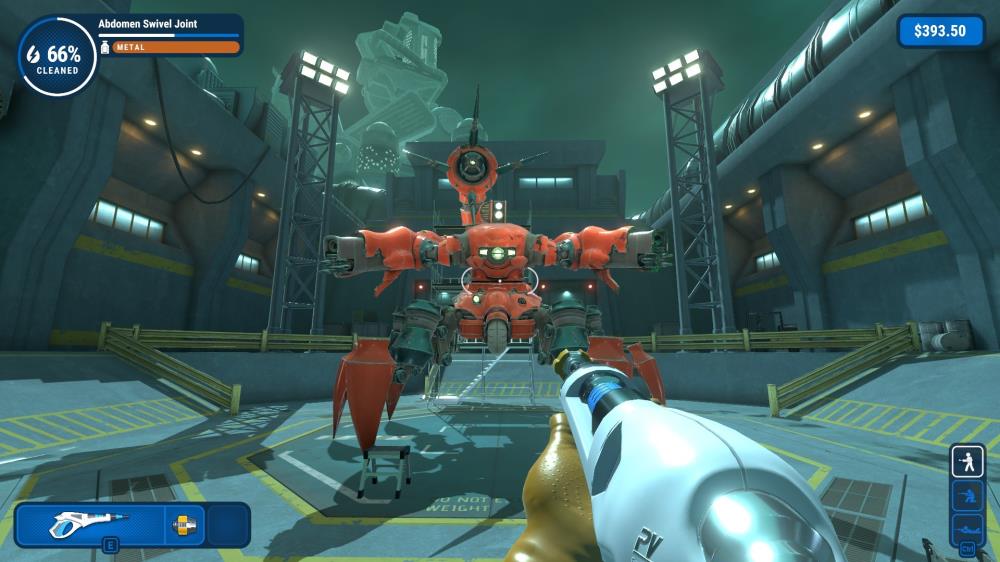Open the 66% cleaned progress circle
The width and height of the screenshot is (1000, 562).
pyautogui.click(x=57, y=56)
